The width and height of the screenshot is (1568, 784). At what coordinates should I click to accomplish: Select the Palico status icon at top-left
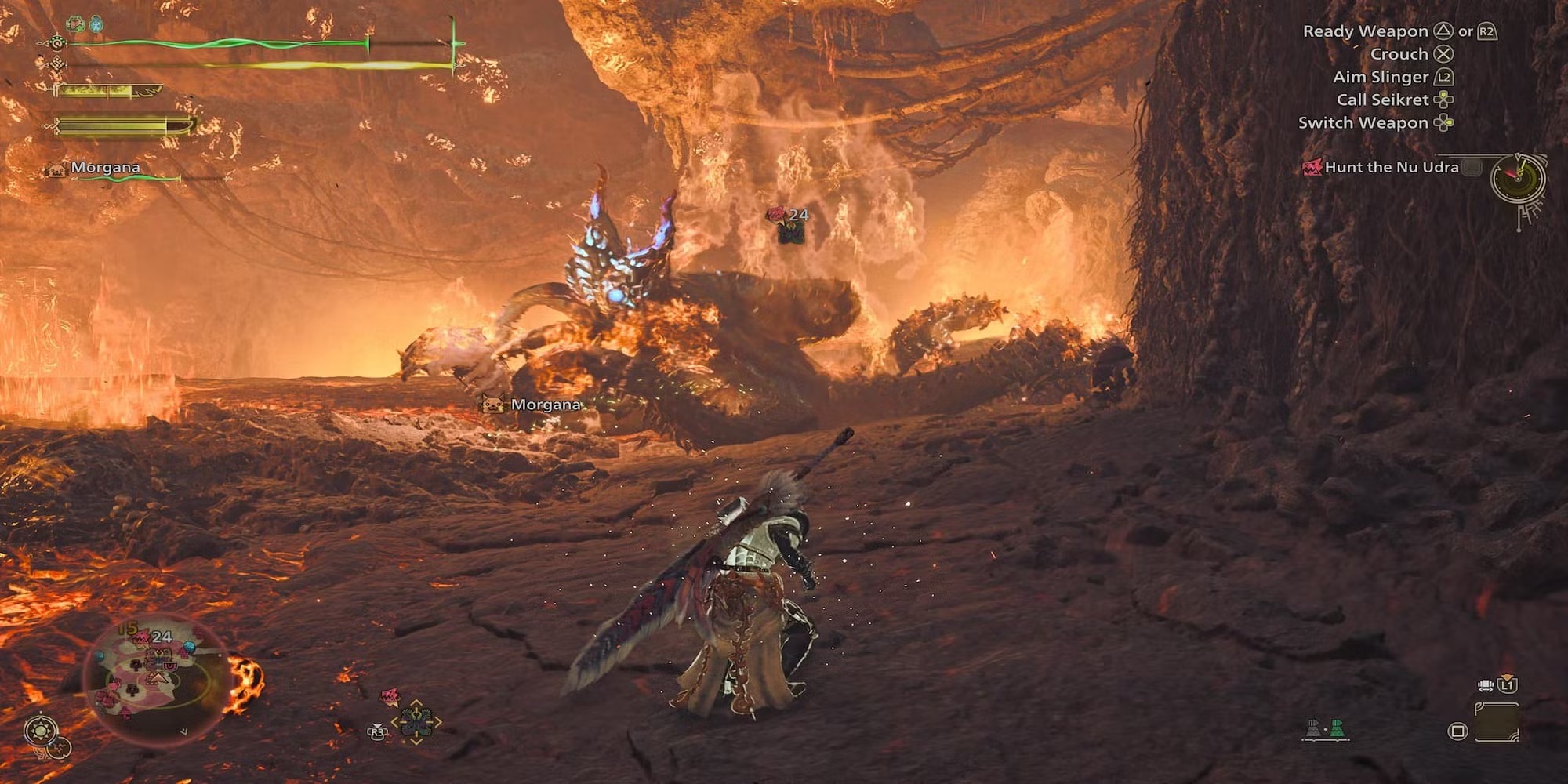pyautogui.click(x=74, y=24)
